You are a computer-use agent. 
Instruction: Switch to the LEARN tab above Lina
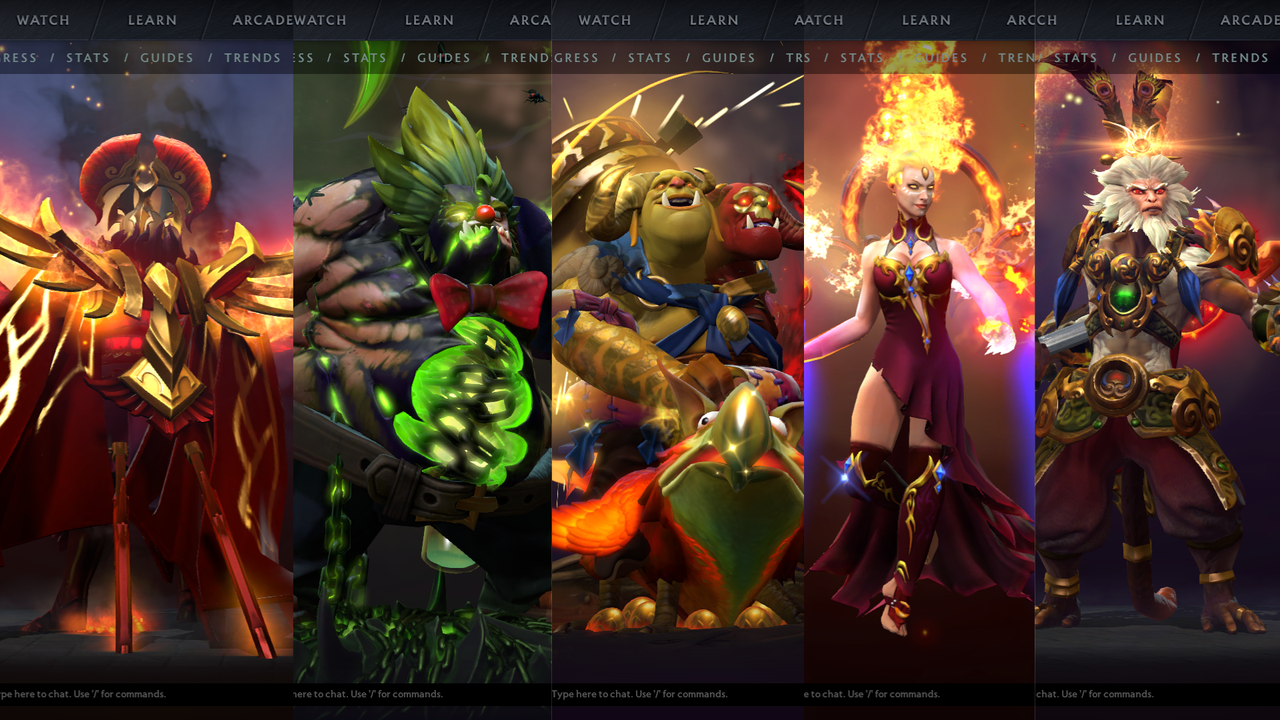point(926,20)
